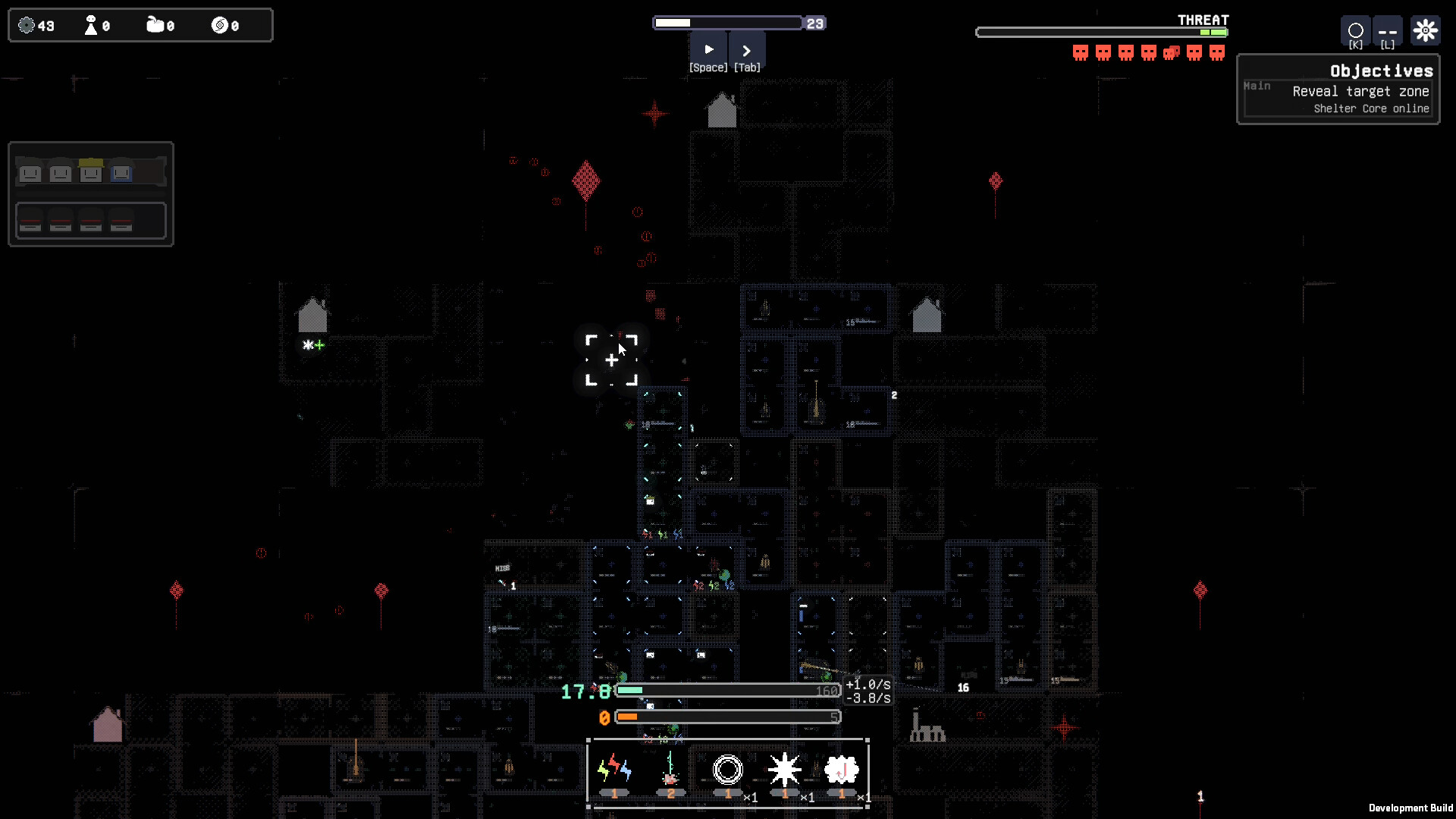Expand the lower equipment slot row
Screen dimensions: 1456x819
tap(91, 221)
